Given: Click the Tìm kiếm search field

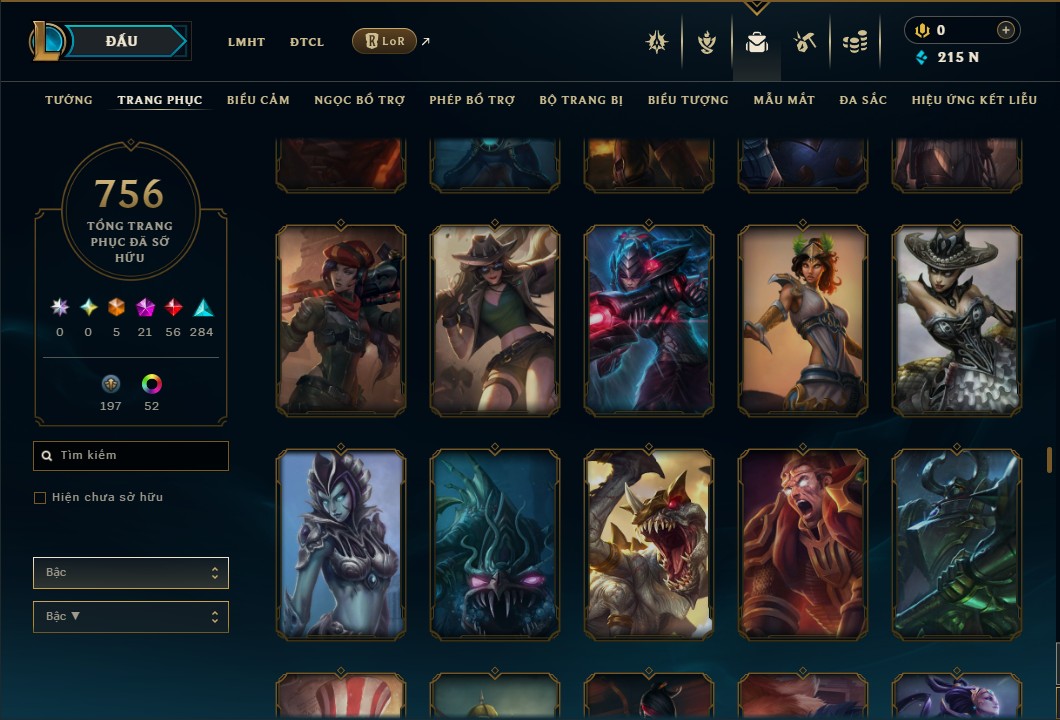Looking at the screenshot, I should click(131, 456).
